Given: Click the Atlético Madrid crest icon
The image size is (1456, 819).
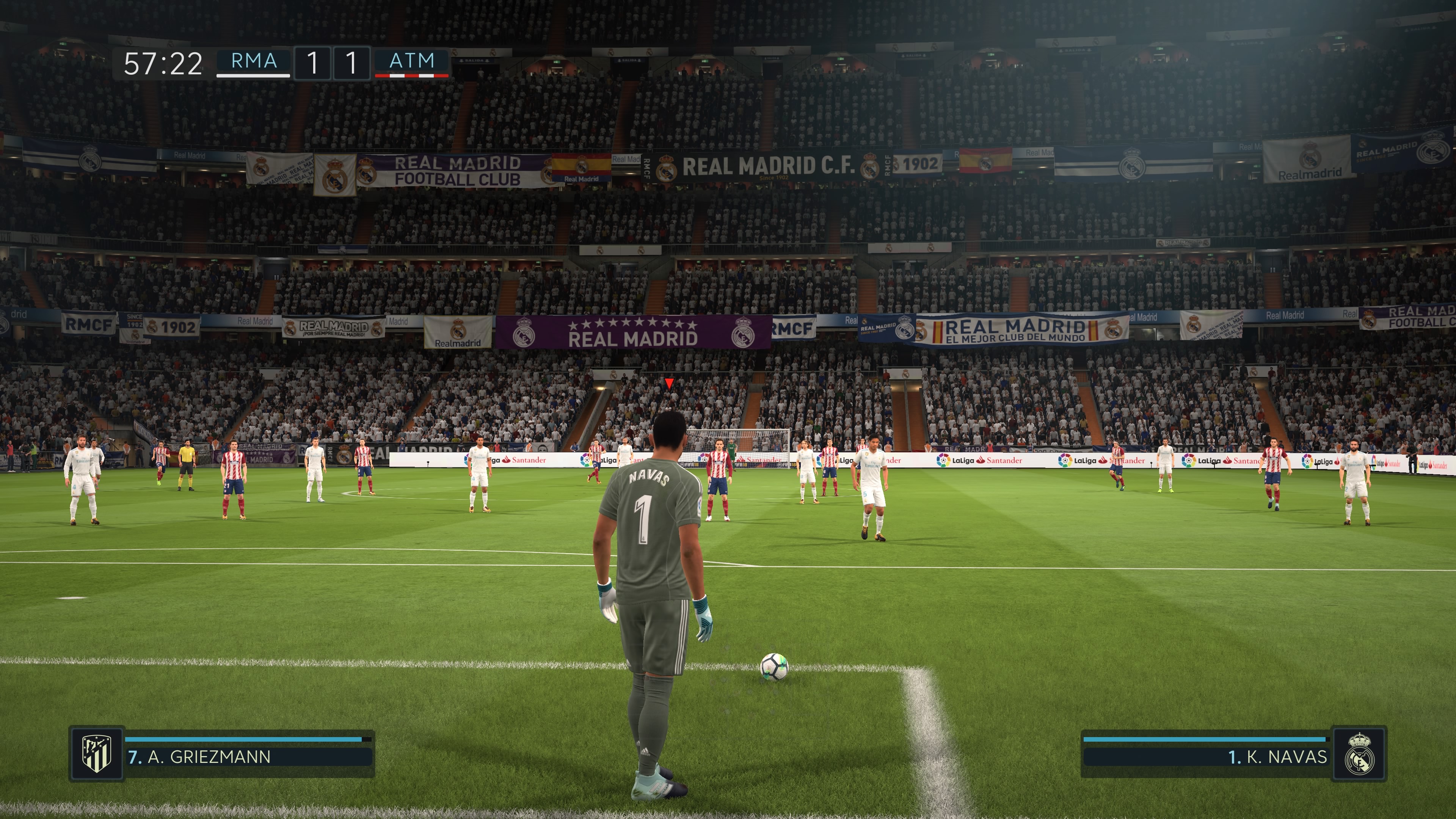Looking at the screenshot, I should [x=96, y=753].
